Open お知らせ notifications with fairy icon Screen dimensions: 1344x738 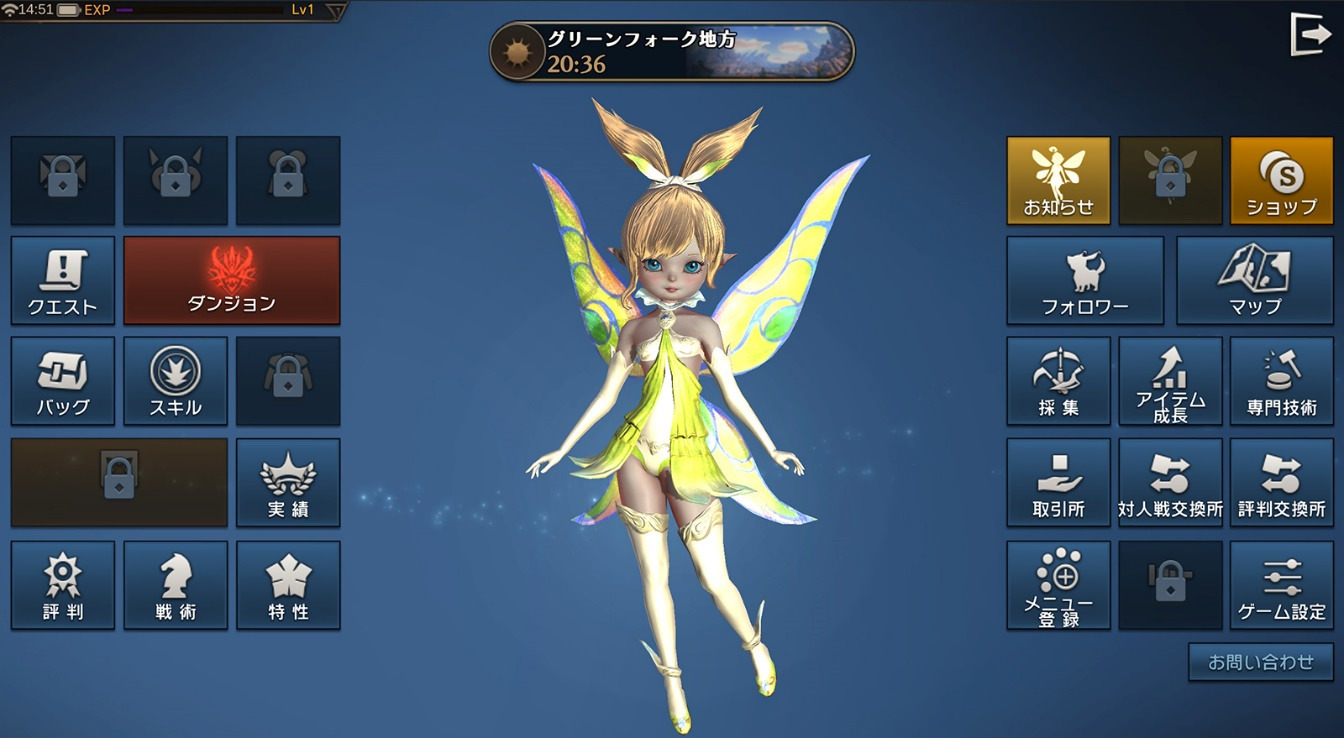coord(1058,180)
